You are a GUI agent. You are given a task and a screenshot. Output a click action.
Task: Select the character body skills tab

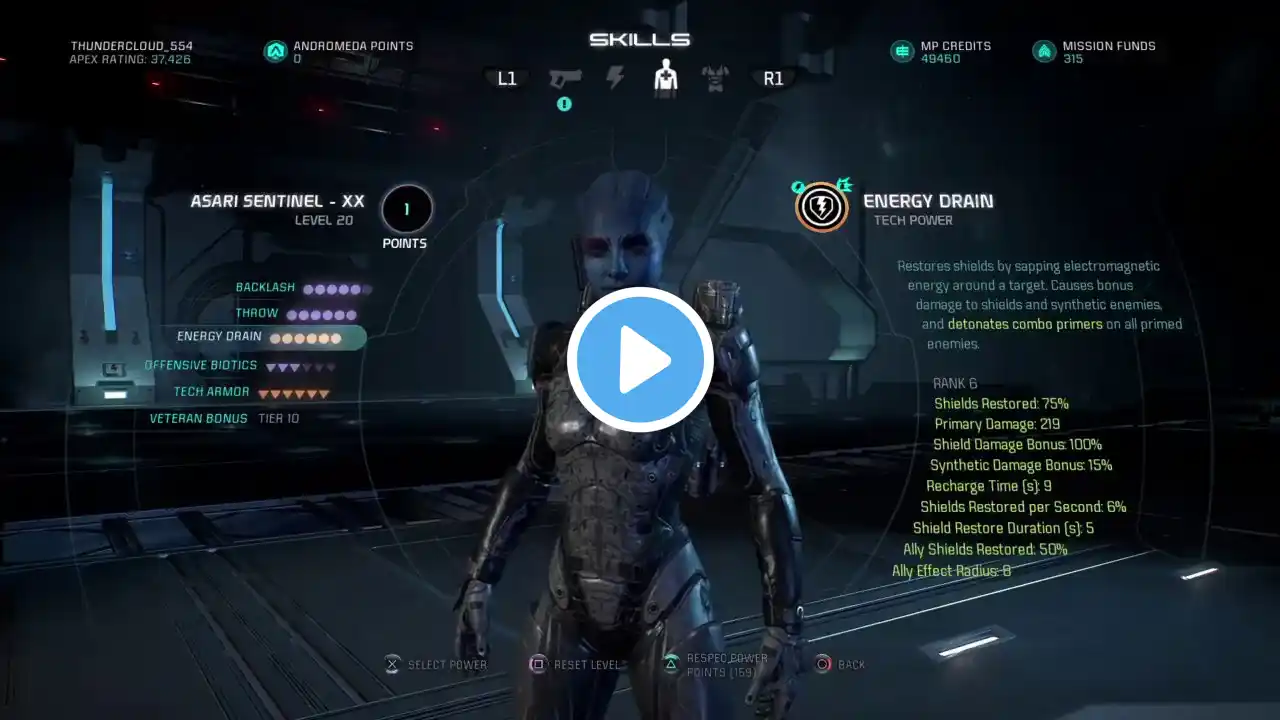[665, 77]
